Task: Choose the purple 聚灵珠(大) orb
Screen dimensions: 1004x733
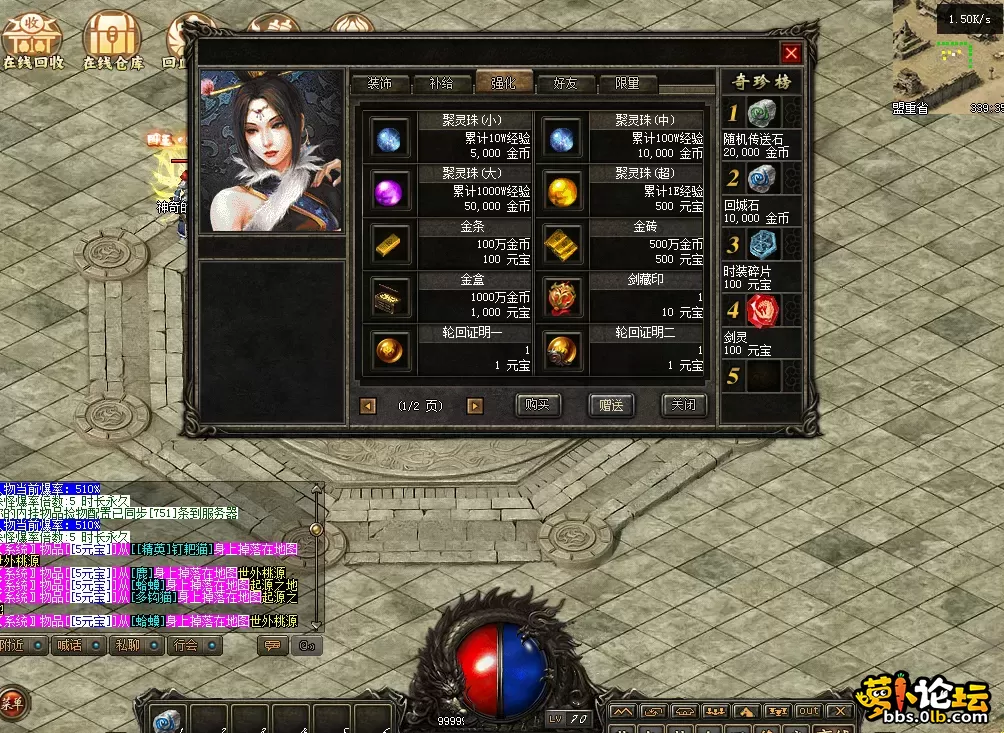Action: pos(389,190)
